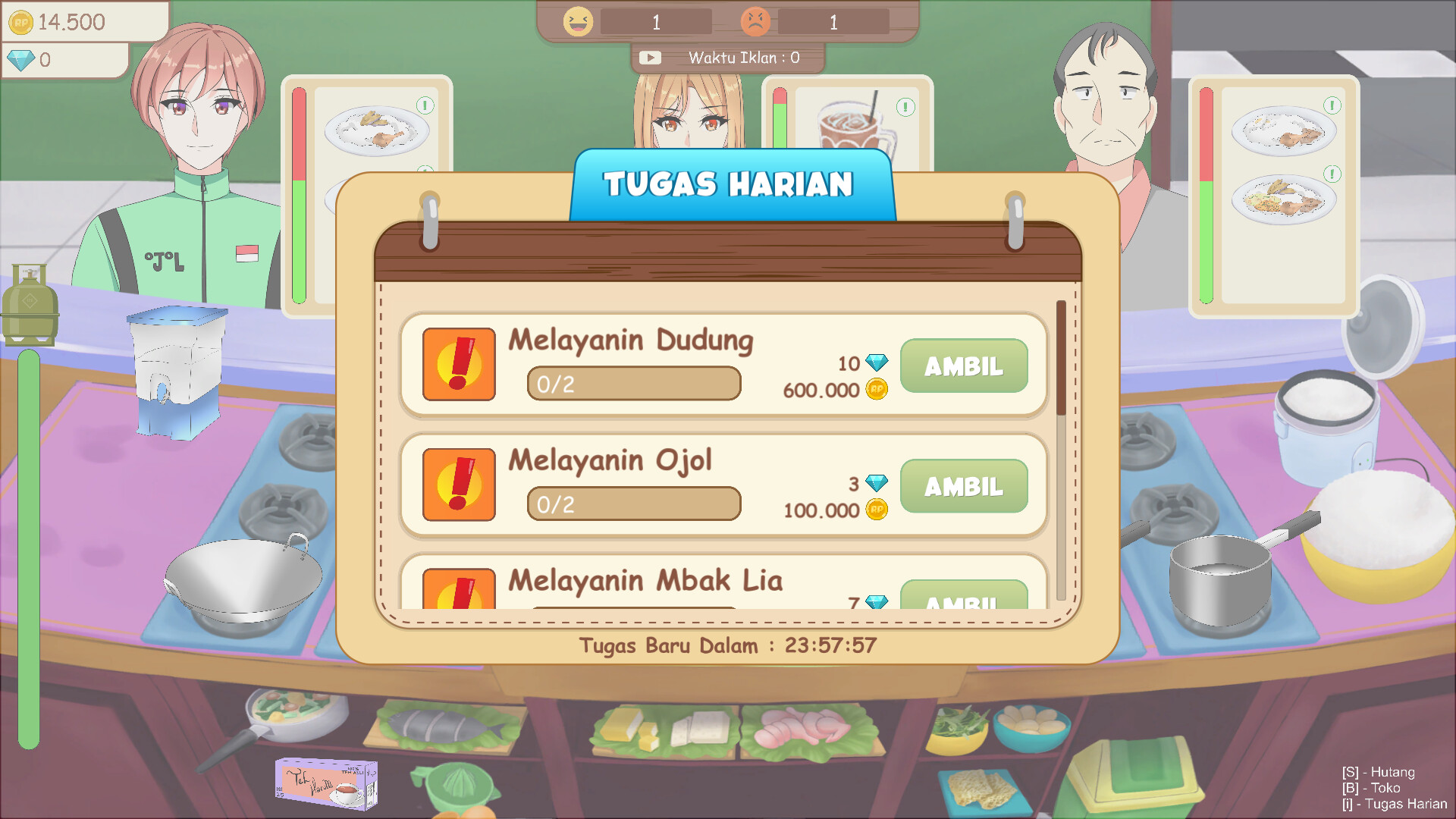Click the video play icon beside Waktu Iklan

651,57
